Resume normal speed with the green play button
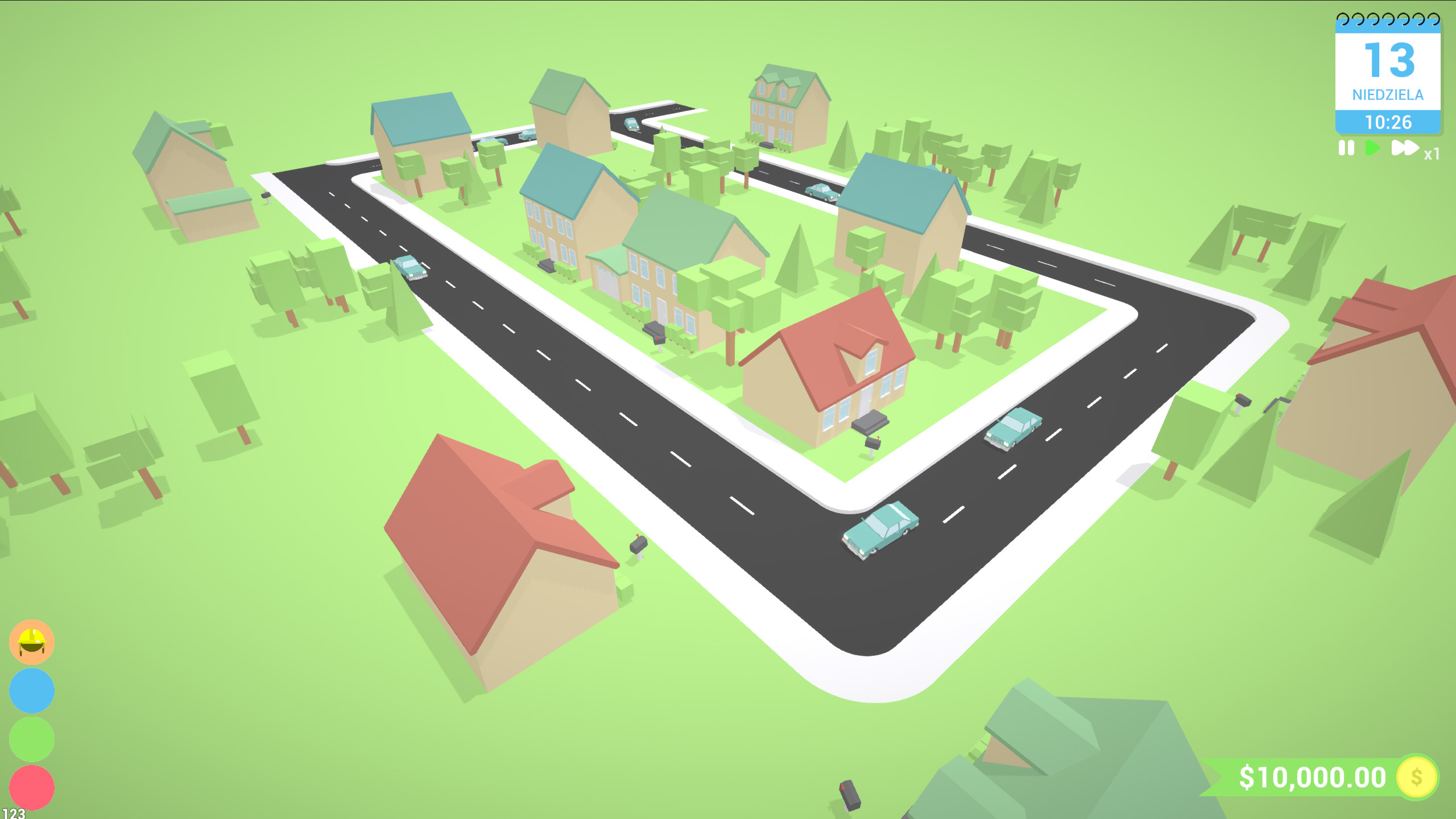Screen dimensions: 1456x819 point(1372,148)
